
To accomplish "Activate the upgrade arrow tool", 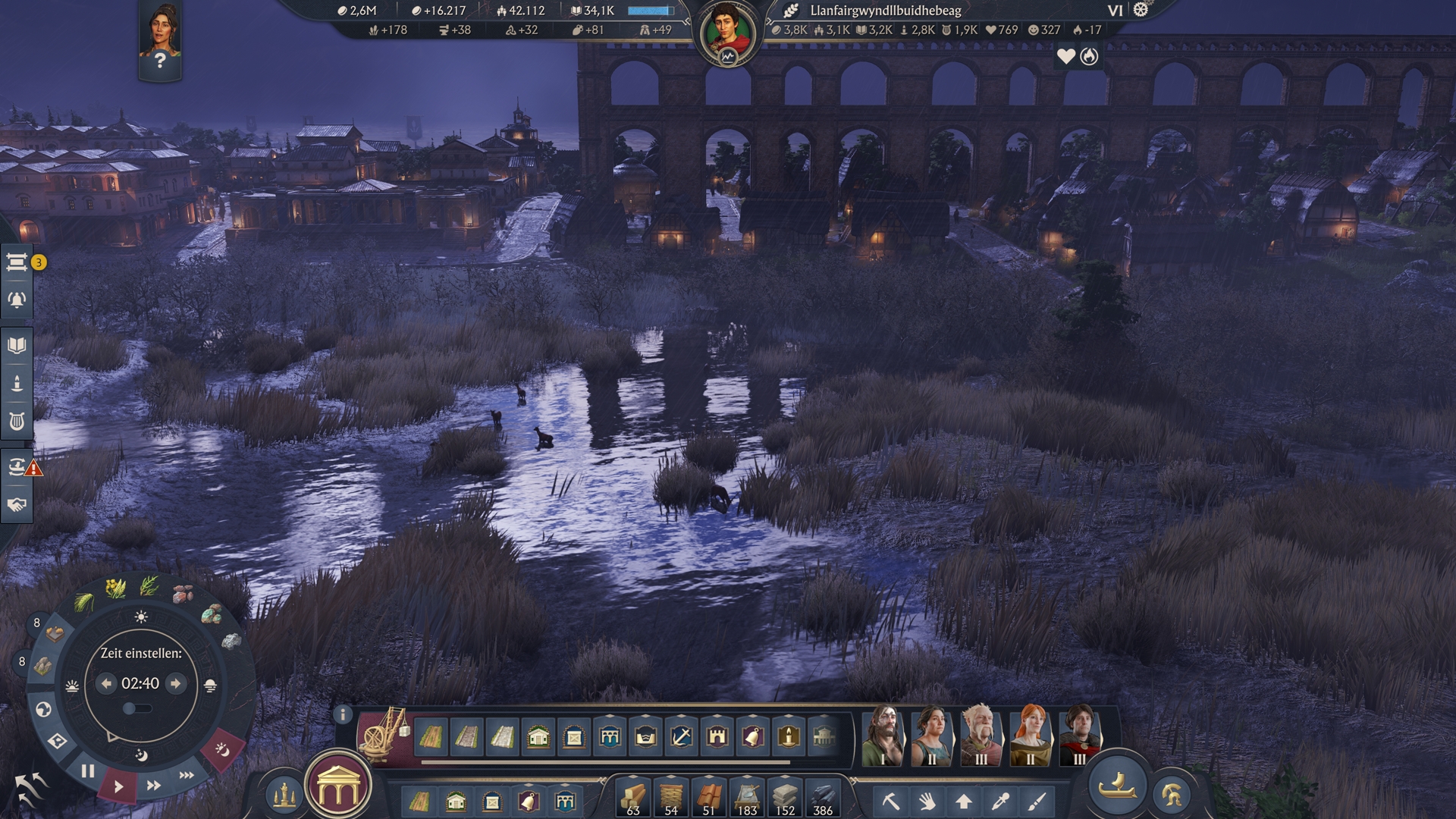I will tap(964, 801).
